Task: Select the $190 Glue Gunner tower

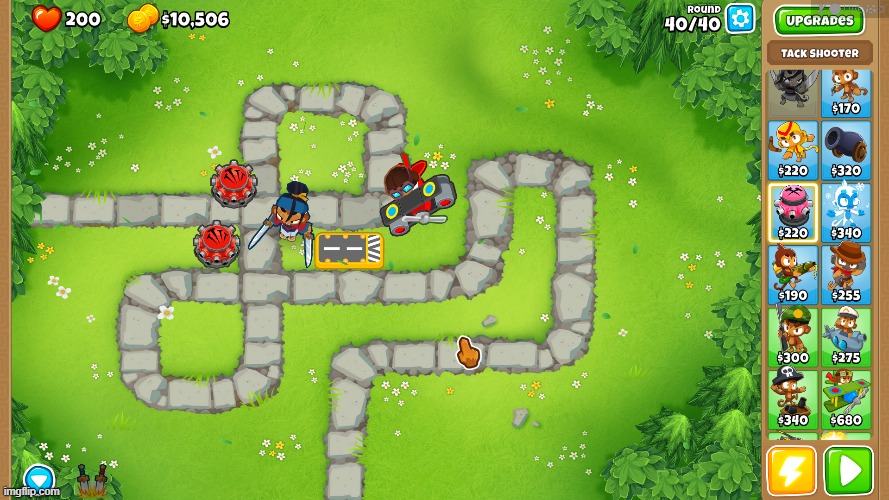Action: point(792,274)
